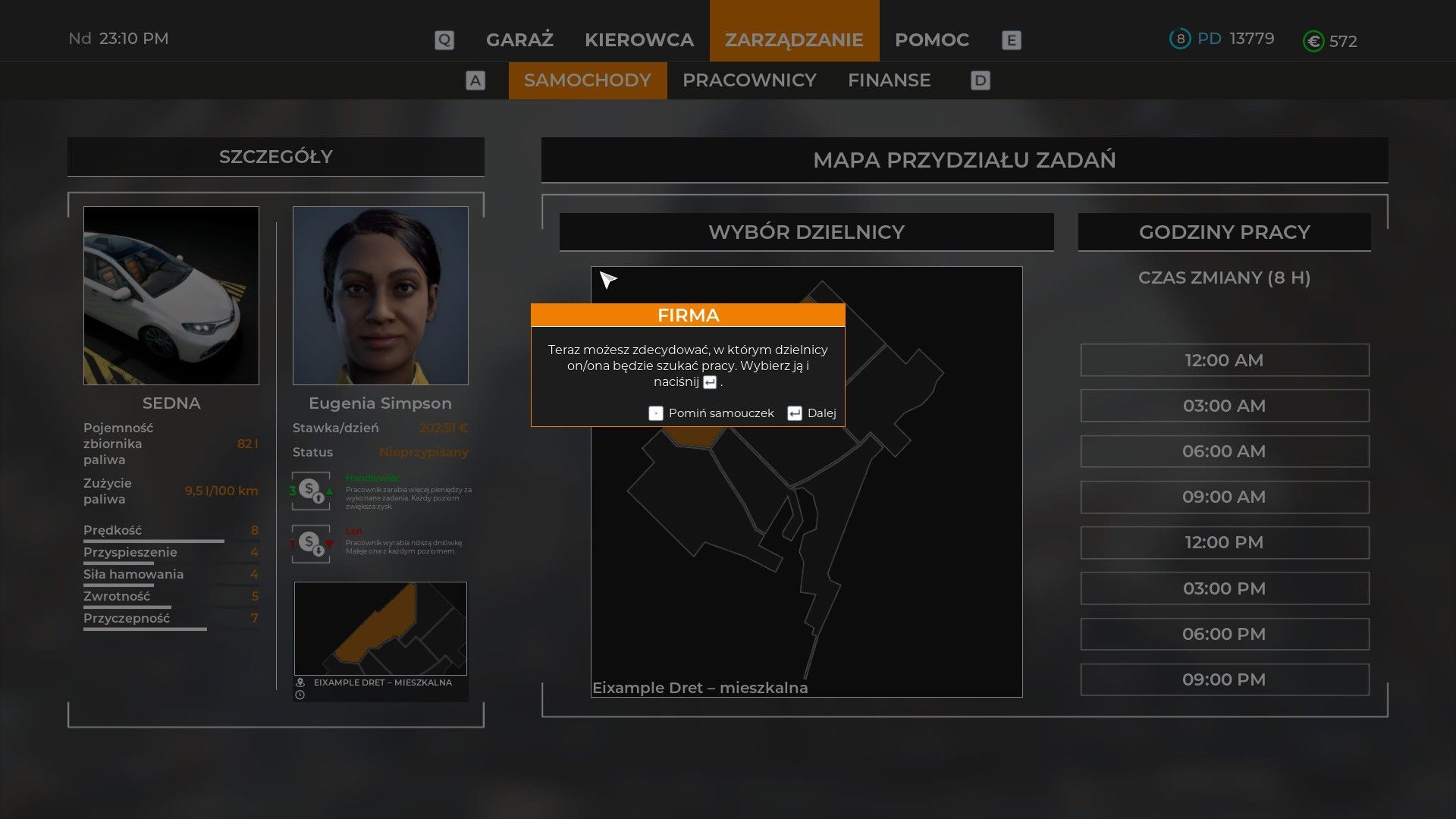Select Eugenia Simpson's driver portrait
This screenshot has width=1456, height=819.
click(x=380, y=296)
